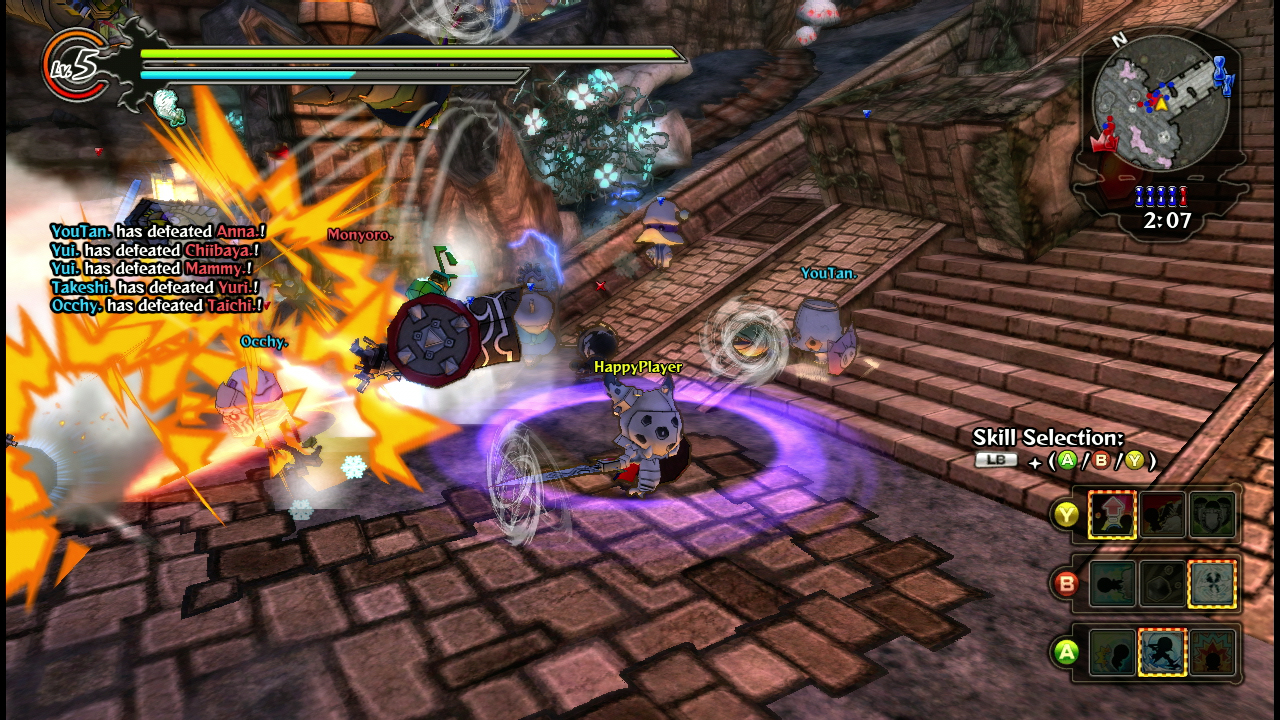Pick the red charging silhouette skill
The width and height of the screenshot is (1280, 720).
[1162, 515]
